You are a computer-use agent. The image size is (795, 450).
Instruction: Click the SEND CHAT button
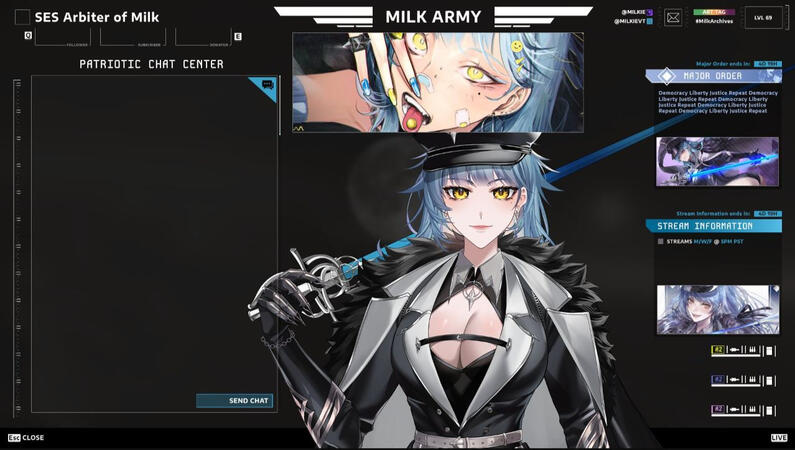[x=235, y=401]
